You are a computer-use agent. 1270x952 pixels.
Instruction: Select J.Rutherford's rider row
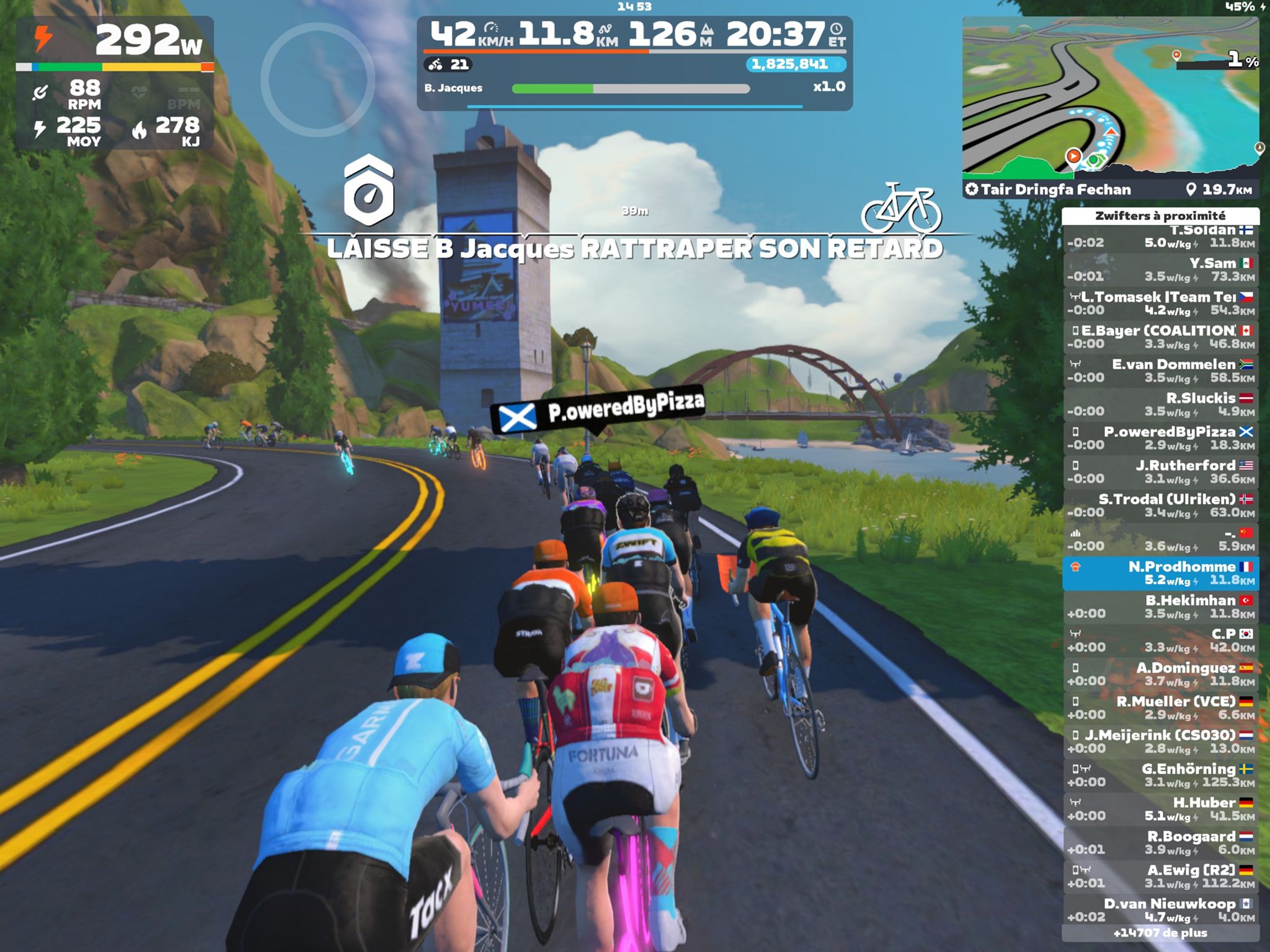[x=1160, y=472]
